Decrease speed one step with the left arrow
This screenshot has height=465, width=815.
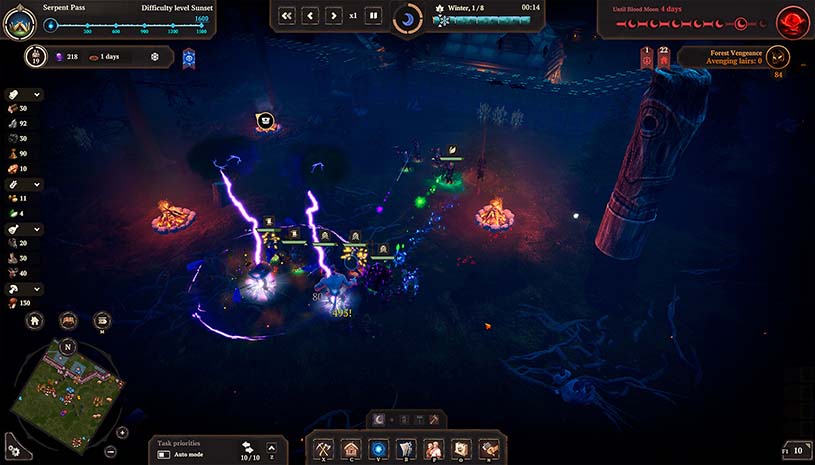(310, 16)
